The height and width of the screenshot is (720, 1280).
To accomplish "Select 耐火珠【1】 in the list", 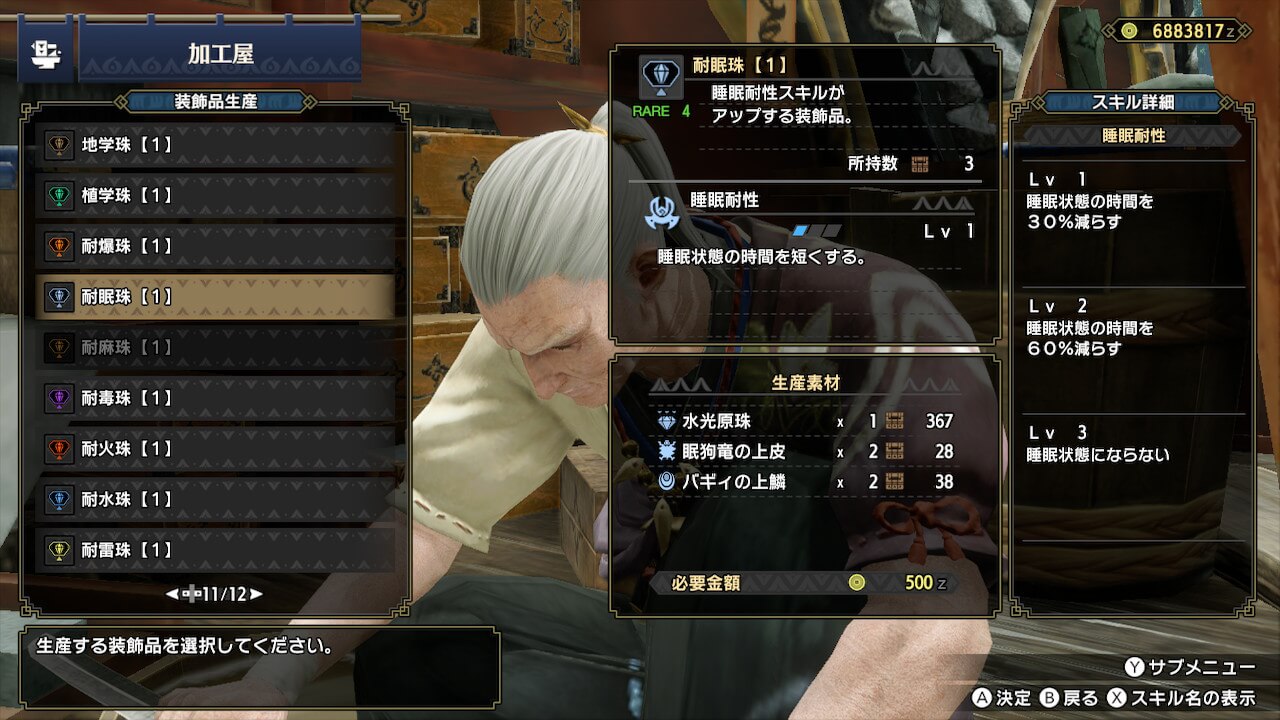I will point(215,449).
